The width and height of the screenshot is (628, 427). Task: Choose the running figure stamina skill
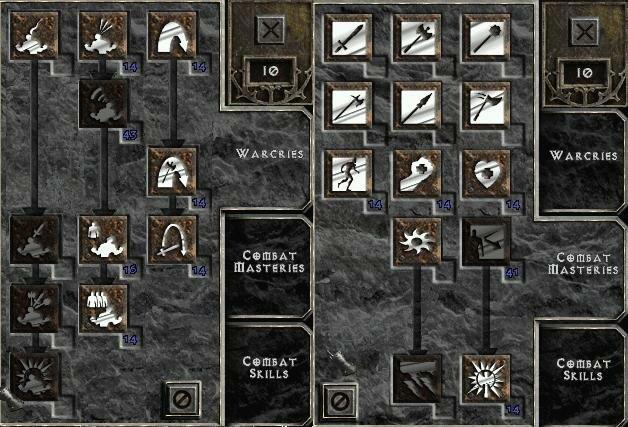[x=349, y=172]
